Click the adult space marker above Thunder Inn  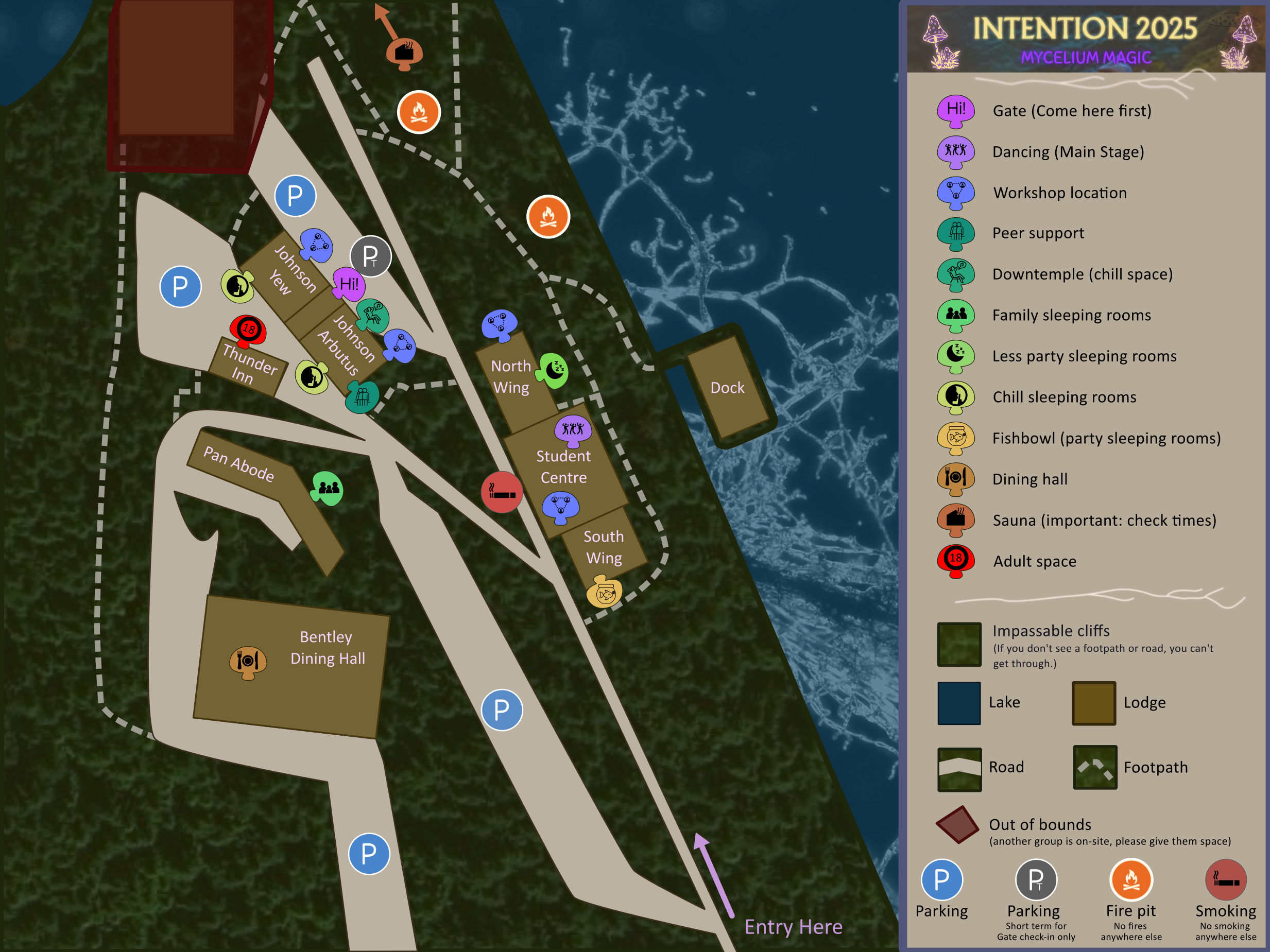pos(248,330)
